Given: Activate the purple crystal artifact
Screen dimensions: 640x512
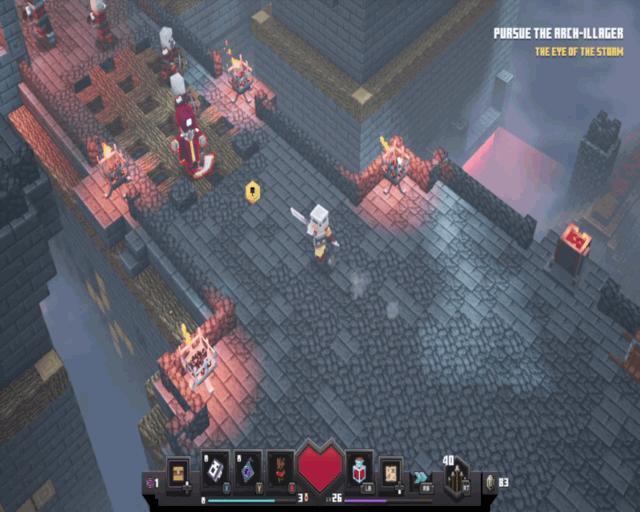Looking at the screenshot, I should pyautogui.click(x=249, y=467).
